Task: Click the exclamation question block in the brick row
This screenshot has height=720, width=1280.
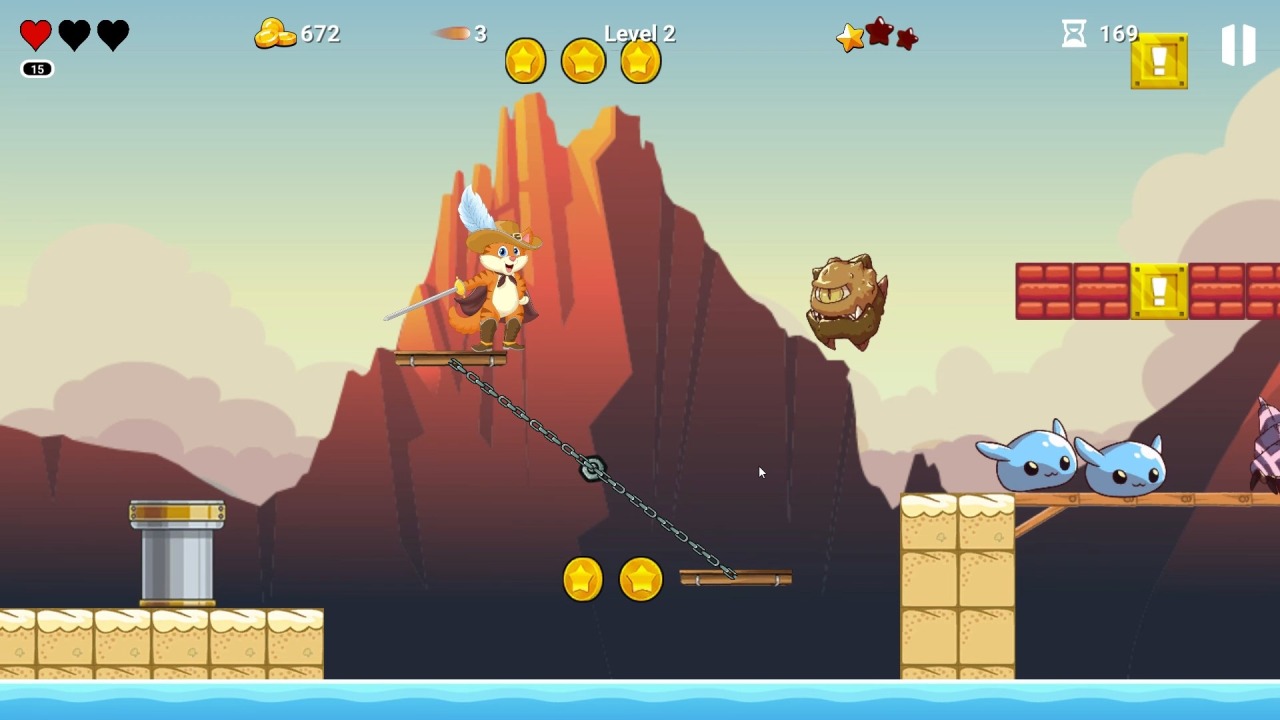Action: pos(1158,292)
